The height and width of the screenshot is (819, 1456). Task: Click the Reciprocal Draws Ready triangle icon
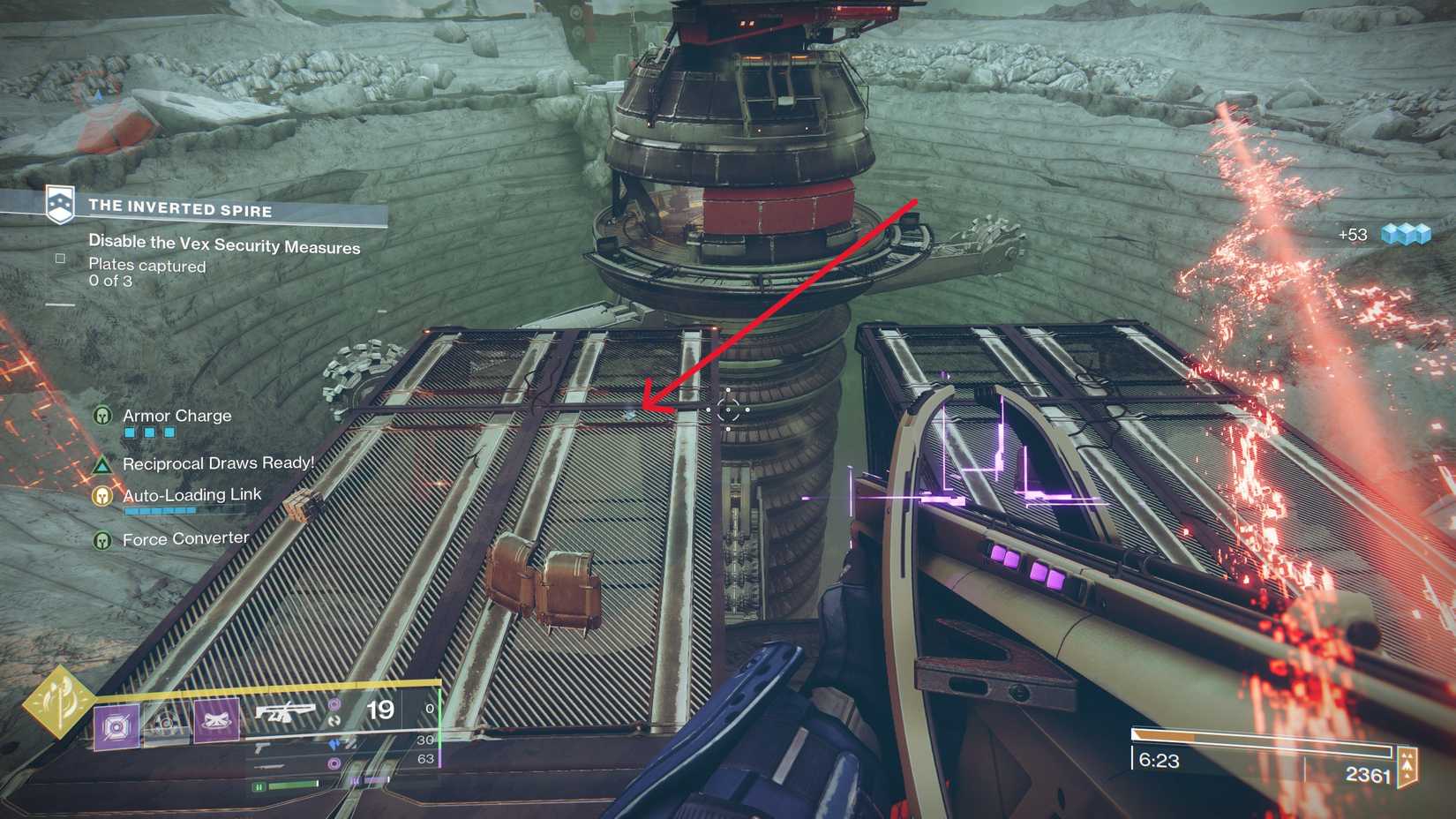(x=101, y=466)
